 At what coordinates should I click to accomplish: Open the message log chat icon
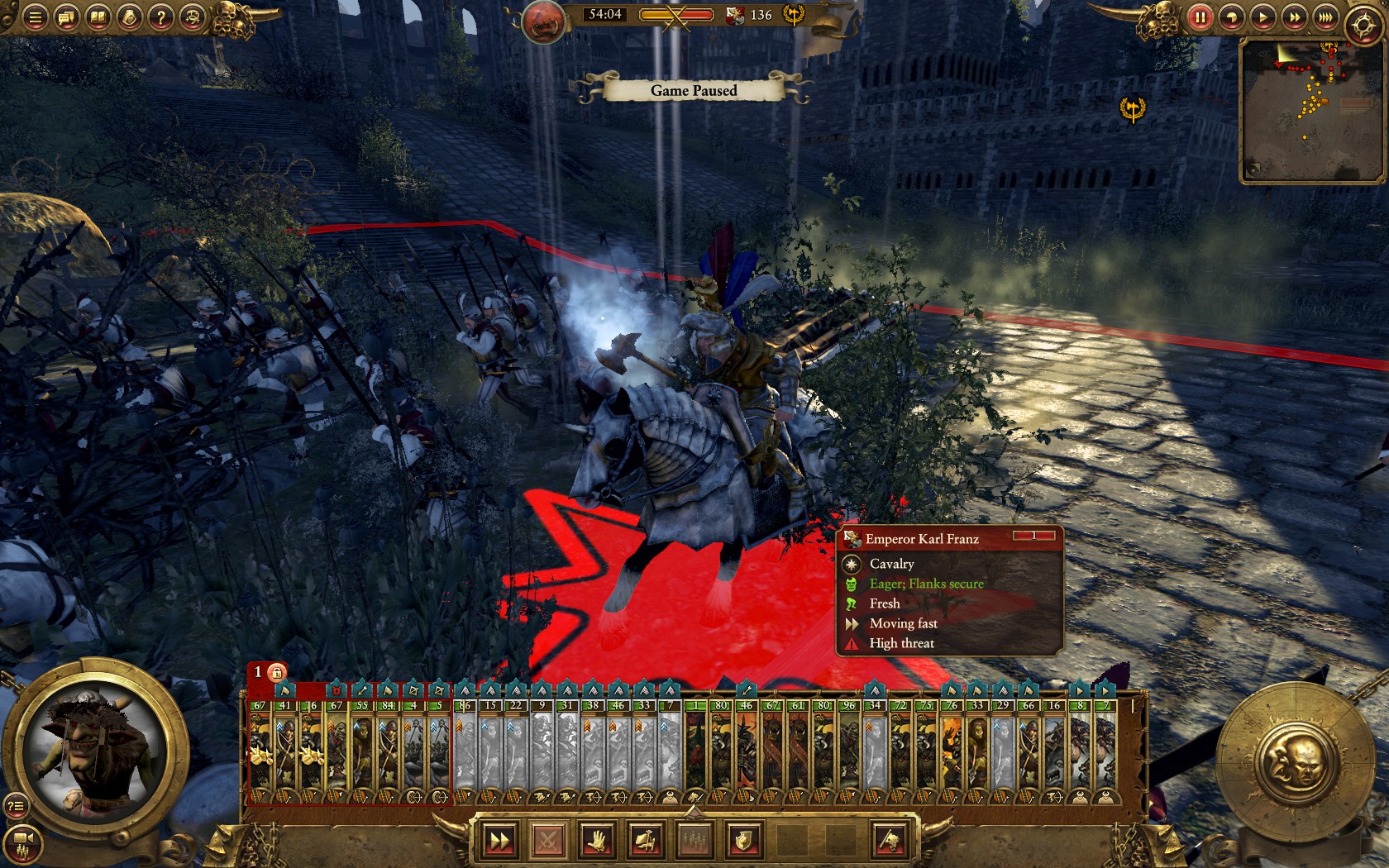[x=66, y=17]
